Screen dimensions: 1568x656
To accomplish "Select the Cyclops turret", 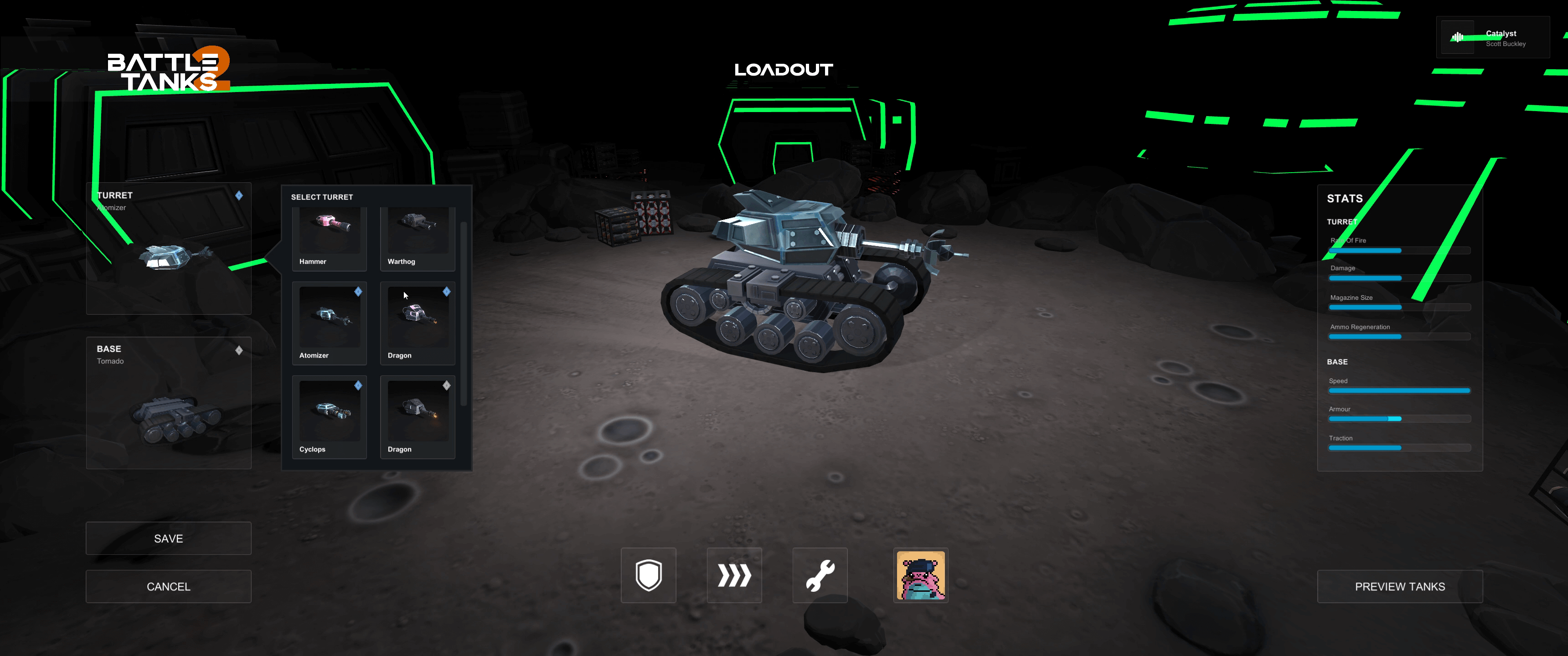I will pos(329,417).
